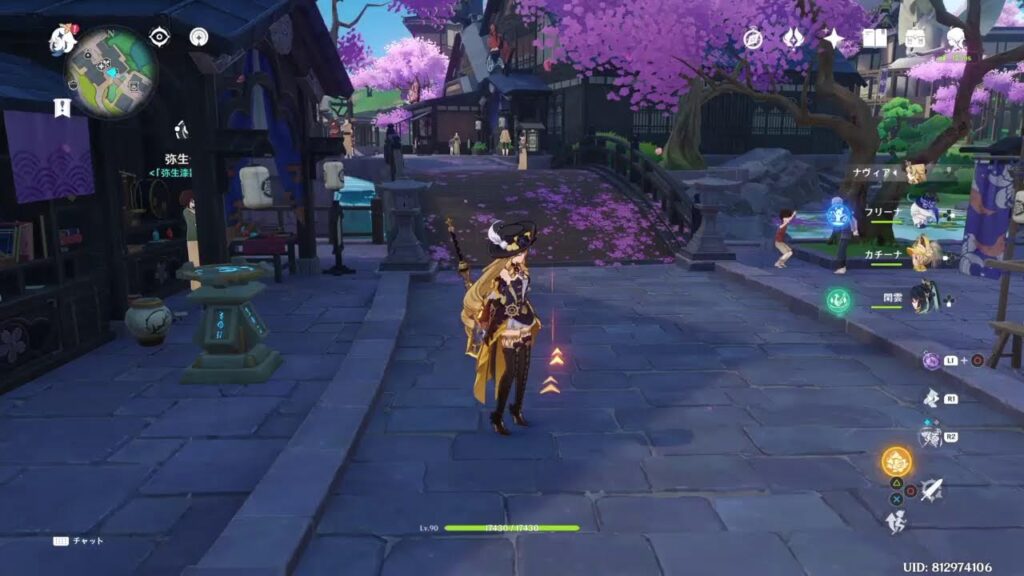
Task: Open the character profile icon
Action: coord(956,39)
